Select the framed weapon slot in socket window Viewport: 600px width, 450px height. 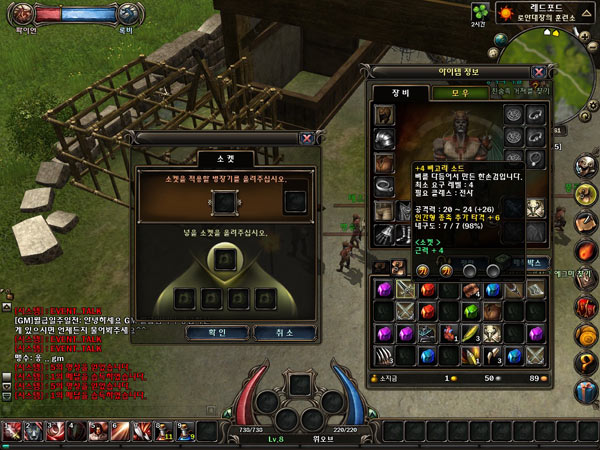coord(225,203)
